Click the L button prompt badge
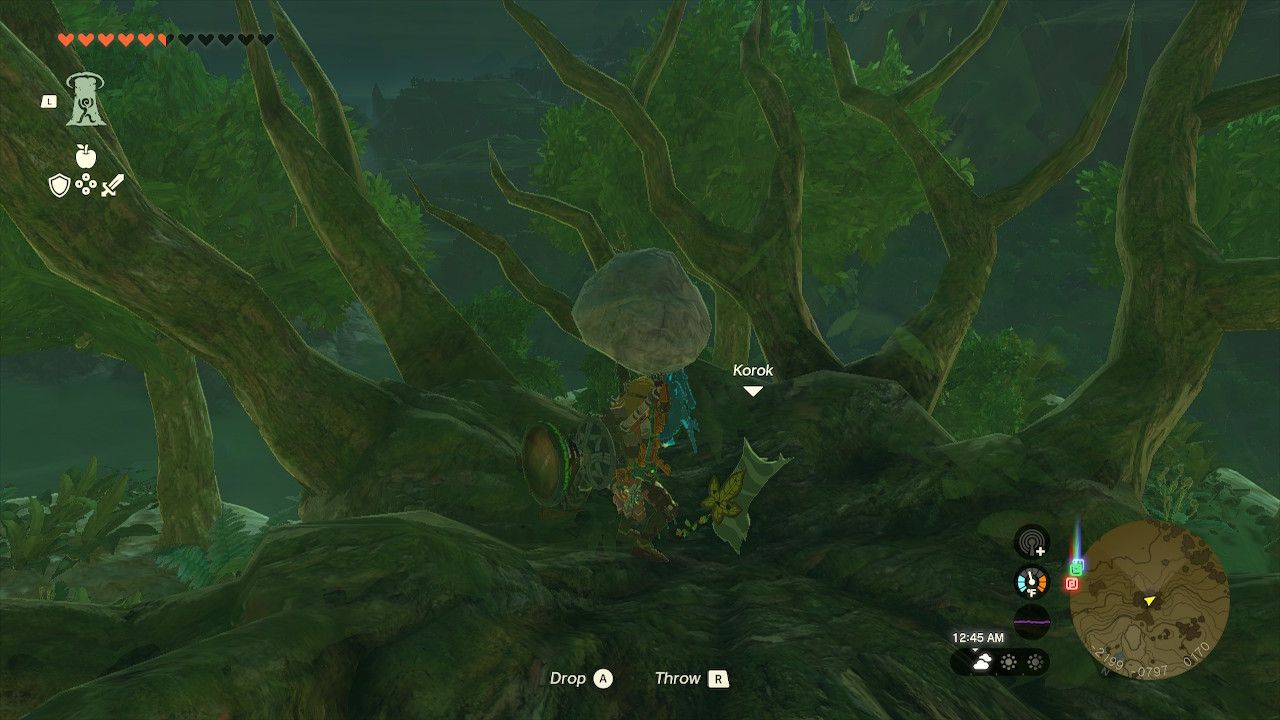Screen dimensions: 1280x720 [49, 101]
